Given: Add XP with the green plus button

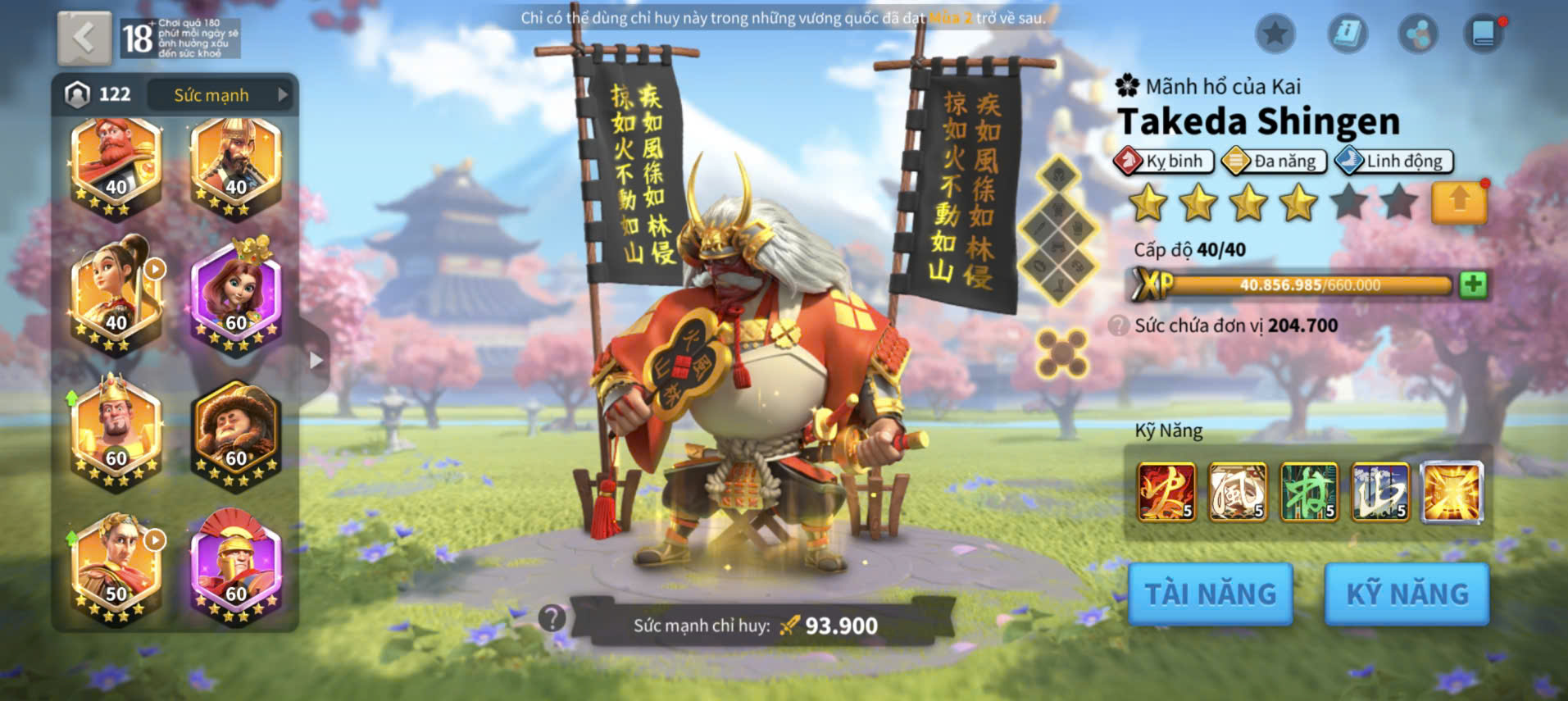Looking at the screenshot, I should (1473, 284).
